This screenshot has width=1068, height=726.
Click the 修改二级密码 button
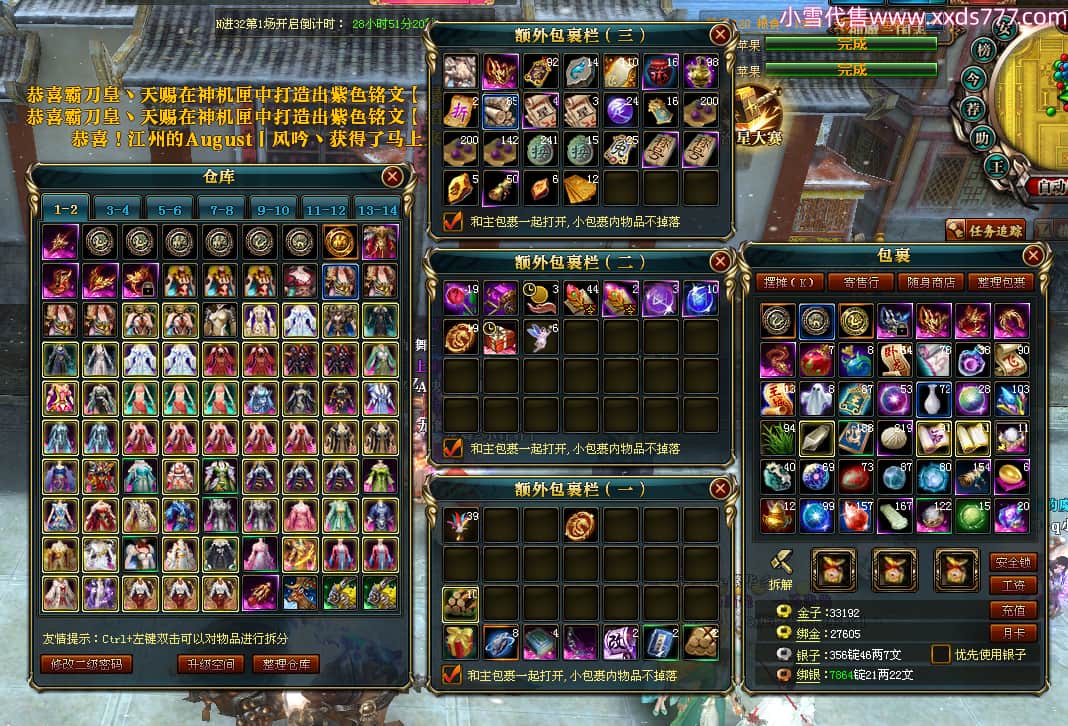point(86,664)
